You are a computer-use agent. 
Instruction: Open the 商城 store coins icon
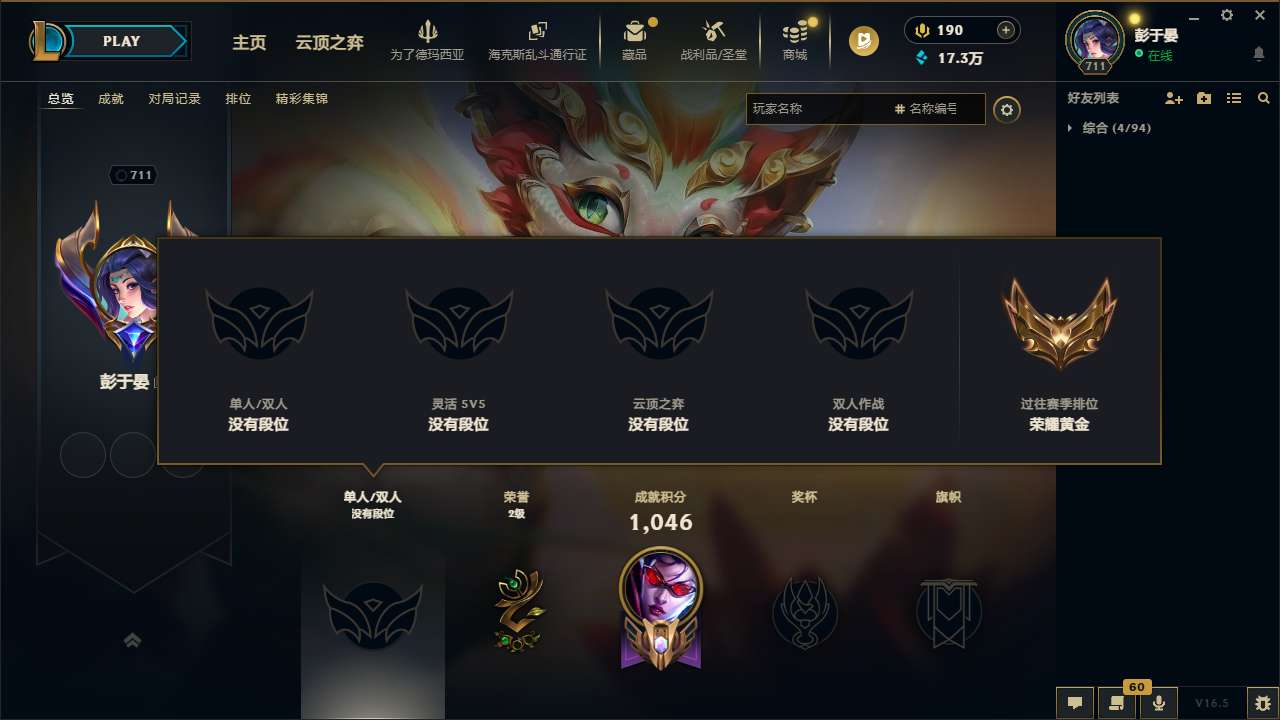795,38
